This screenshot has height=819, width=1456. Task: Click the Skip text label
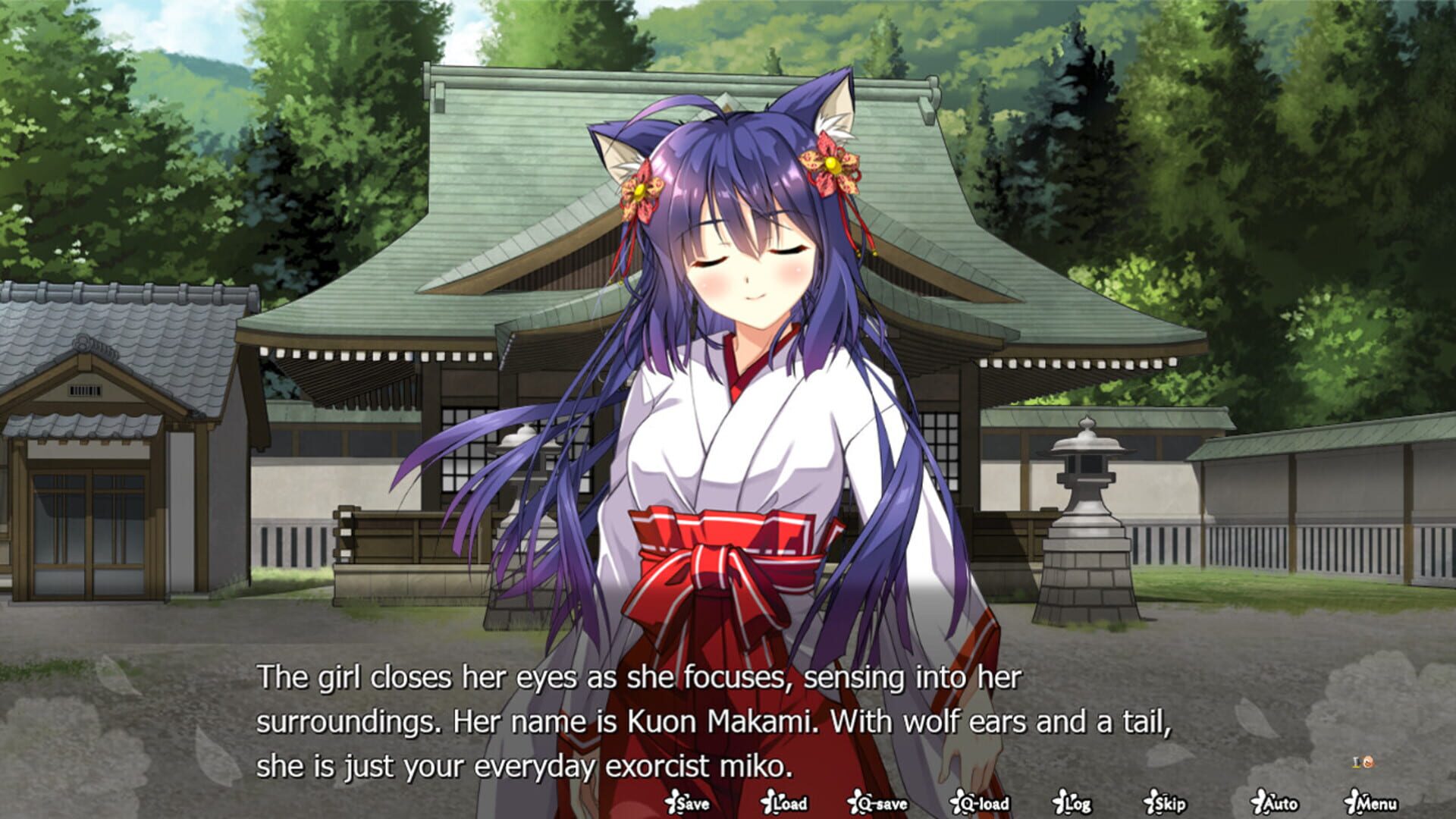tap(1169, 802)
